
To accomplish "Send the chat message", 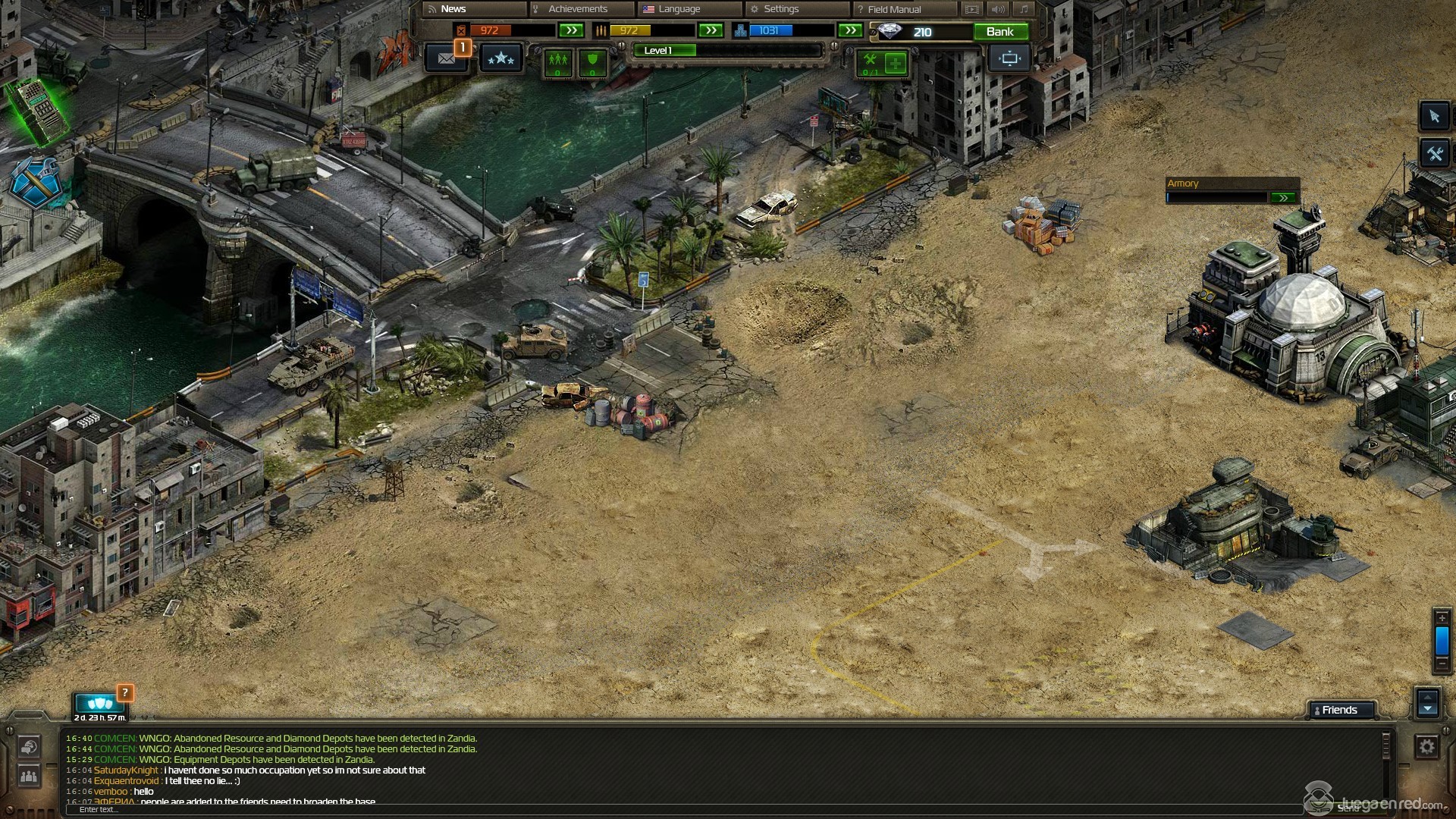I will click(1348, 808).
